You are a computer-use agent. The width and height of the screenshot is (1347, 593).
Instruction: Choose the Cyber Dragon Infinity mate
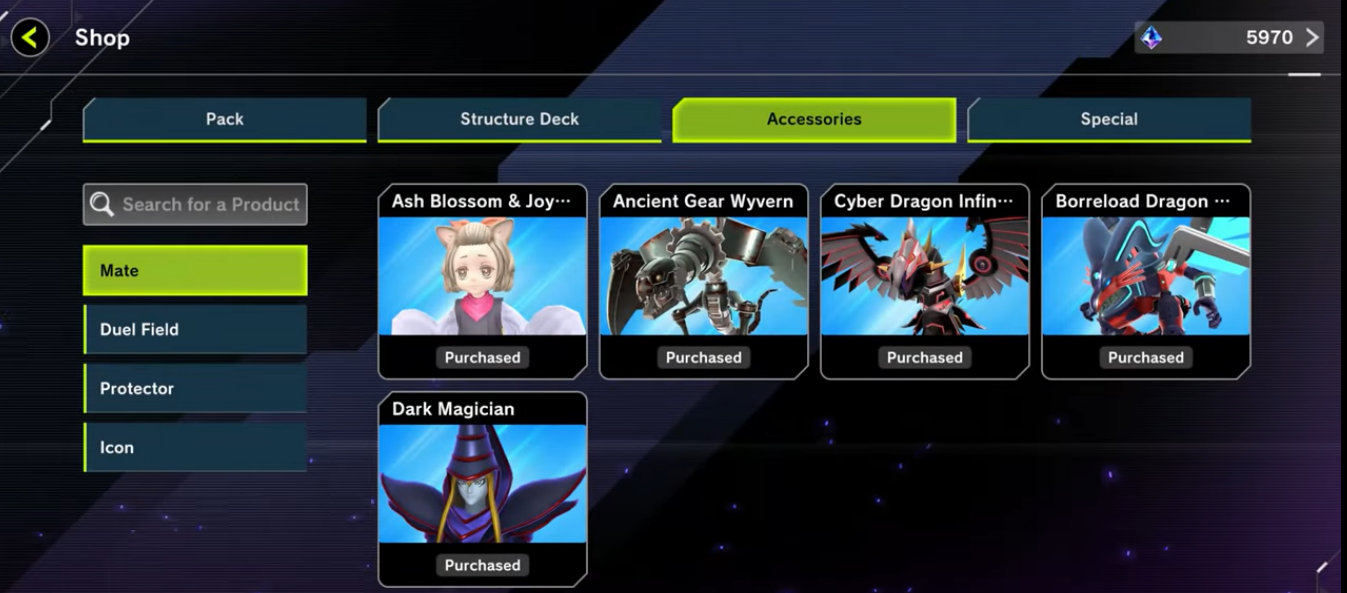click(924, 281)
